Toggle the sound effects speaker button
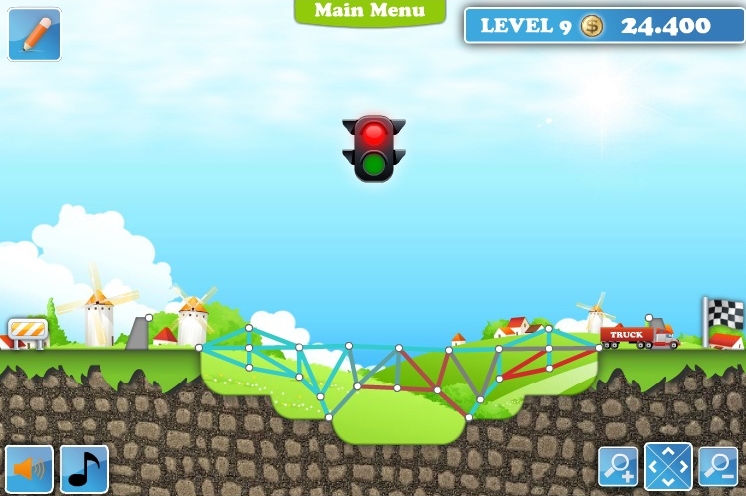This screenshot has width=746, height=496. point(29,468)
